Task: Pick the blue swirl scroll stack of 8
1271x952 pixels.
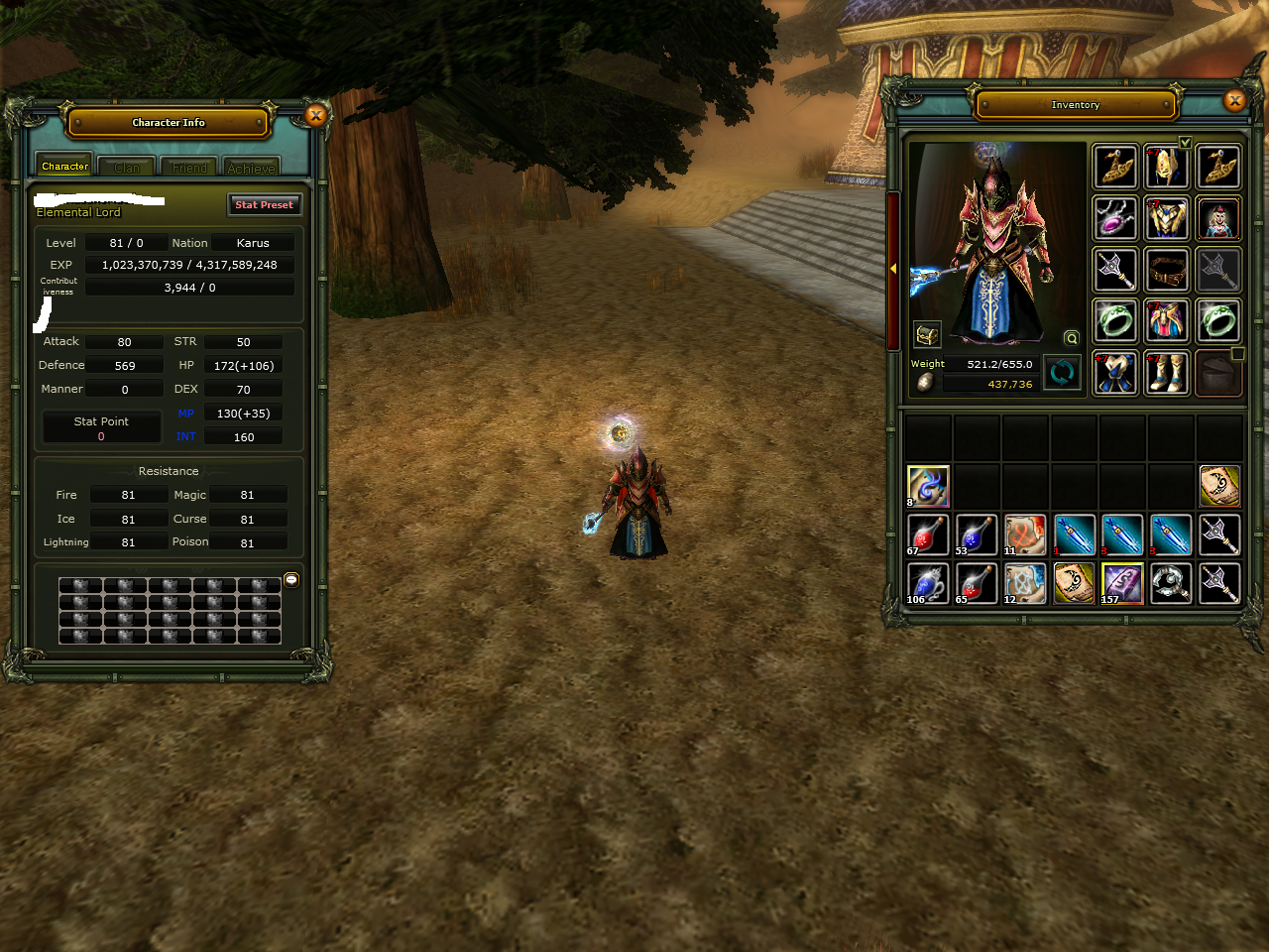Action: pyautogui.click(x=928, y=486)
